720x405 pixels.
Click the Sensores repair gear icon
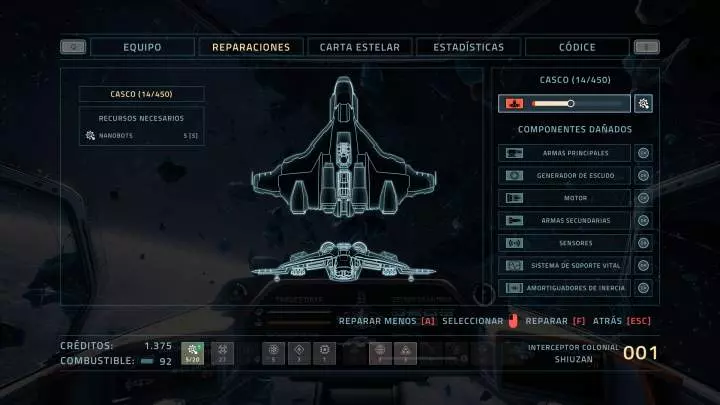(644, 243)
